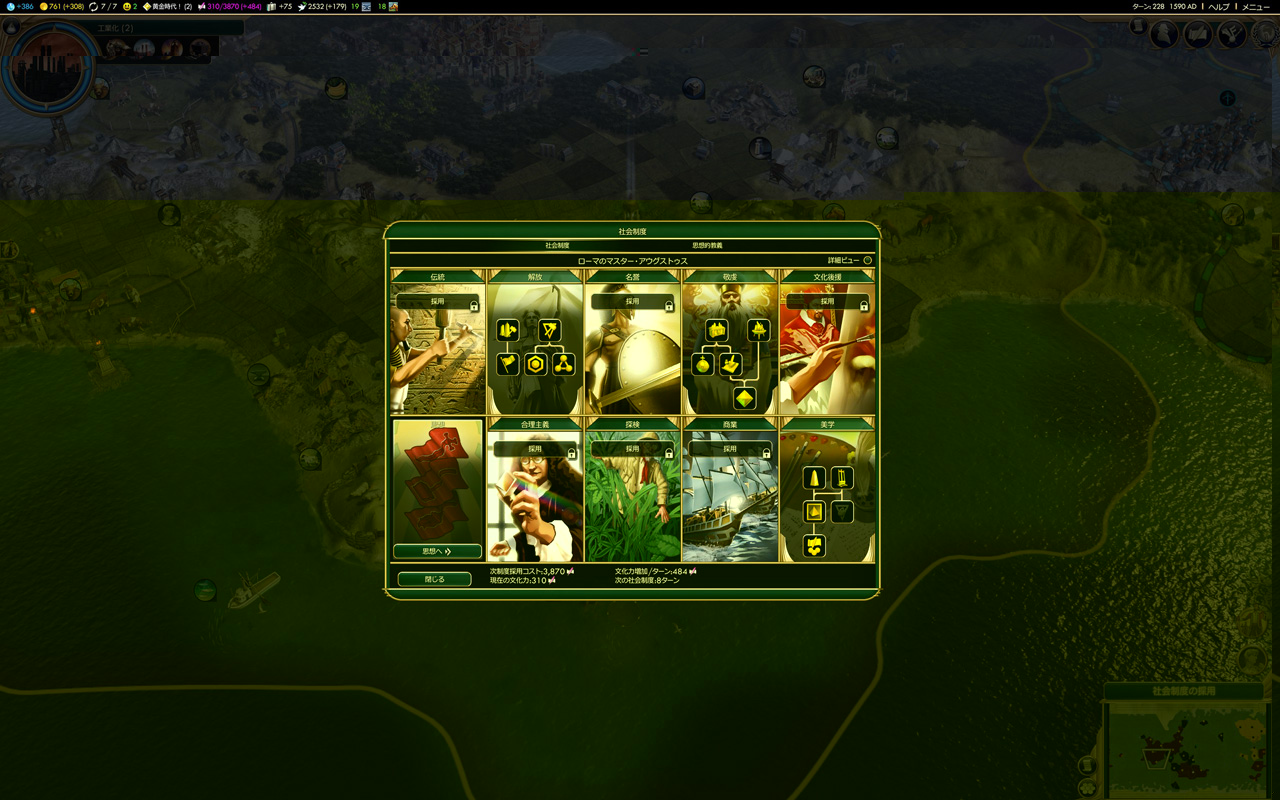Choose the orb policy icon in 敬虔

[x=703, y=364]
